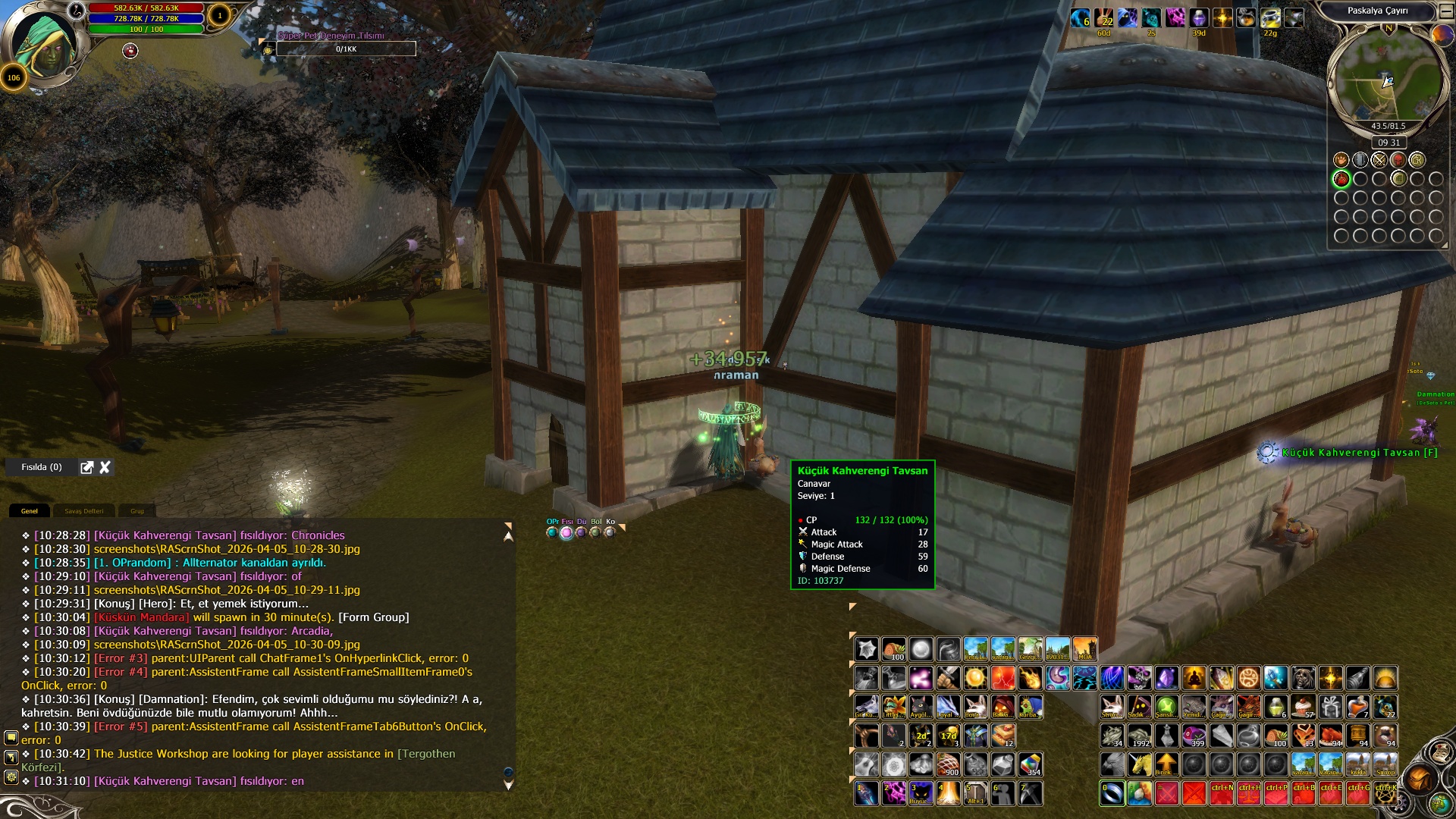Minimize the Paskalya Çayırı minimap panel
Image resolution: width=1456 pixels, height=819 pixels.
[1445, 11]
